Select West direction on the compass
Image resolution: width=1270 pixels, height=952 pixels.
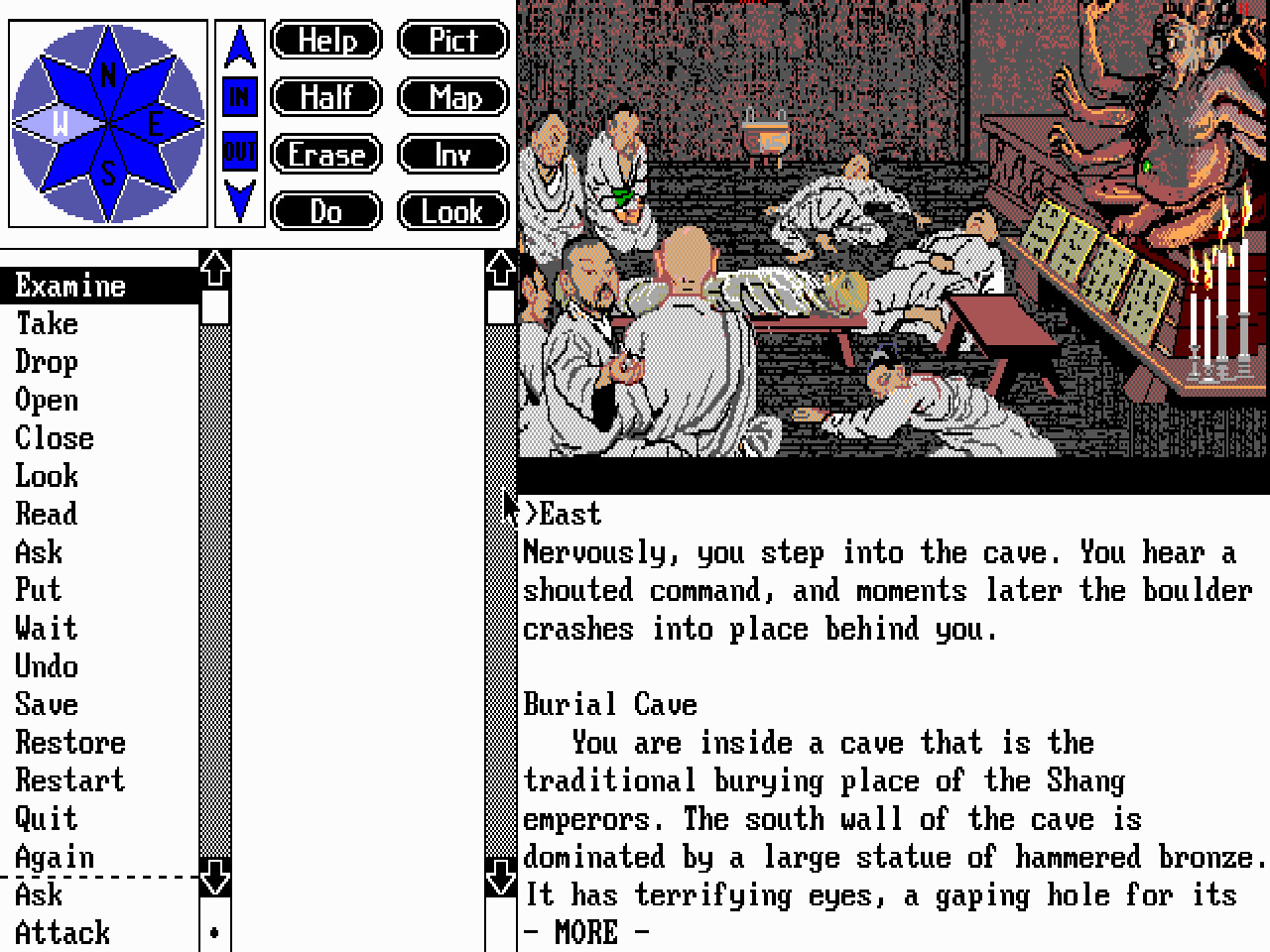point(62,121)
